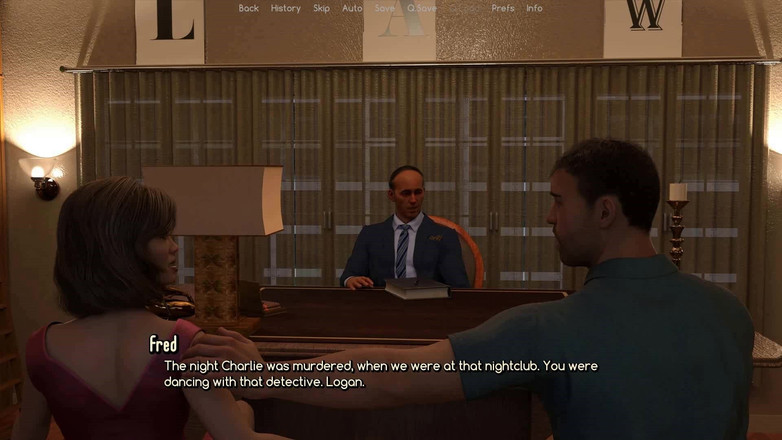This screenshot has height=440, width=782.
Task: Activate Skip mode in the quick menu
Action: (x=321, y=8)
